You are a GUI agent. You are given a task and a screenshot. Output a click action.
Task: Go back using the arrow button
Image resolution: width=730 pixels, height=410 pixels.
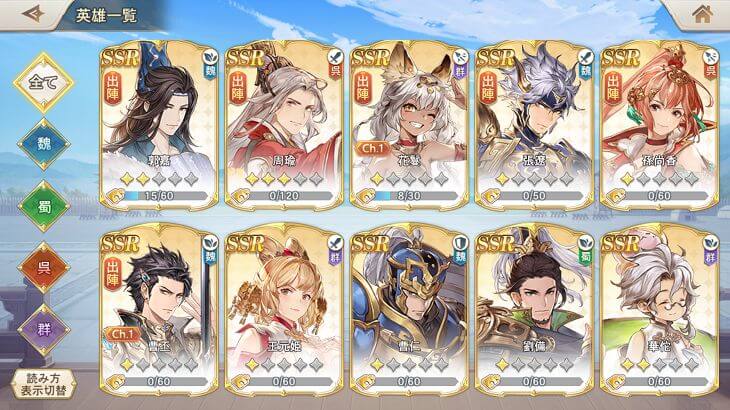click(x=33, y=14)
